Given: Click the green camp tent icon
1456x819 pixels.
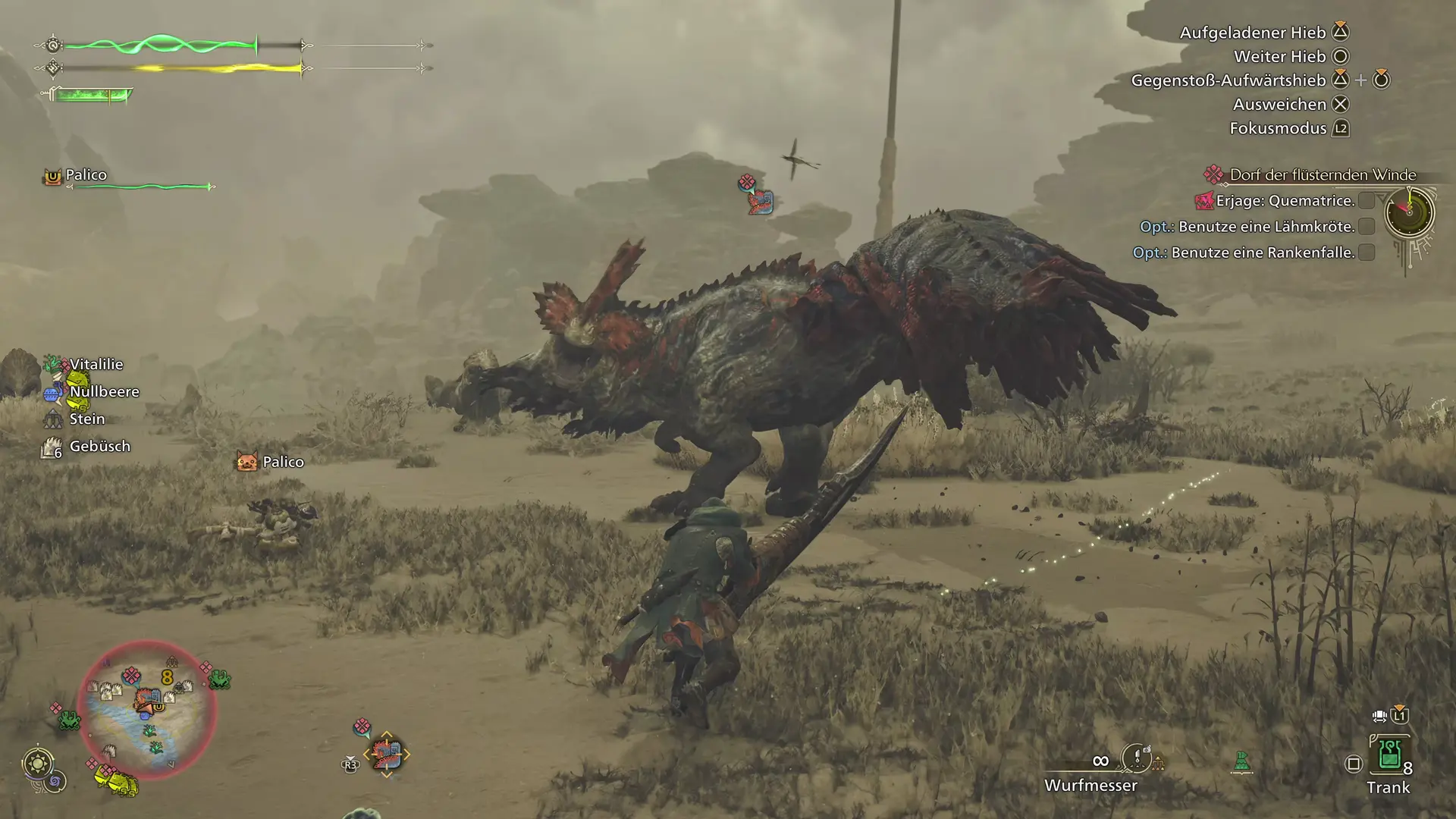Looking at the screenshot, I should 1241,761.
